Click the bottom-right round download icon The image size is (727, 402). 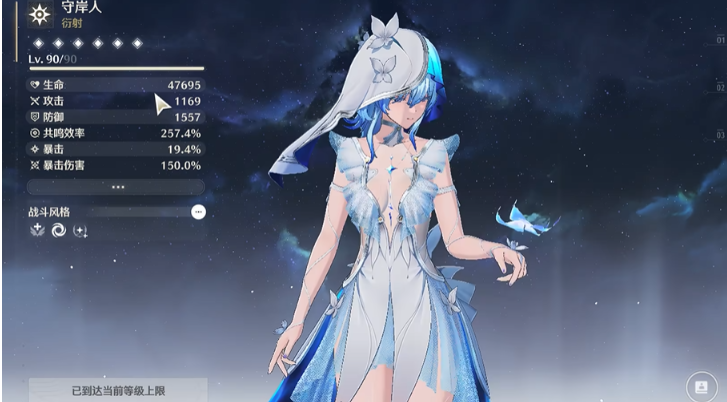[699, 386]
